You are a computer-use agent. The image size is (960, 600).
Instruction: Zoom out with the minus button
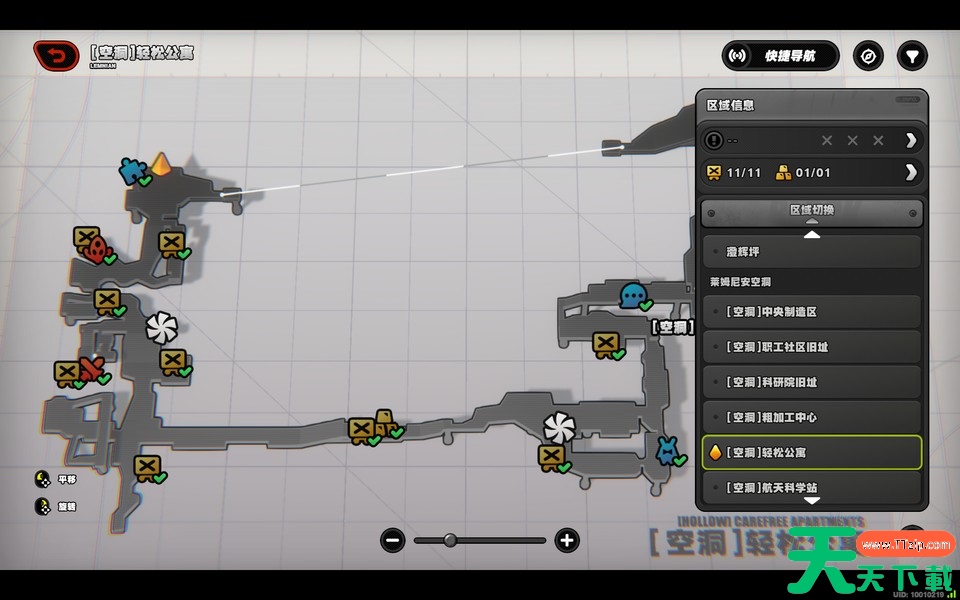[393, 541]
